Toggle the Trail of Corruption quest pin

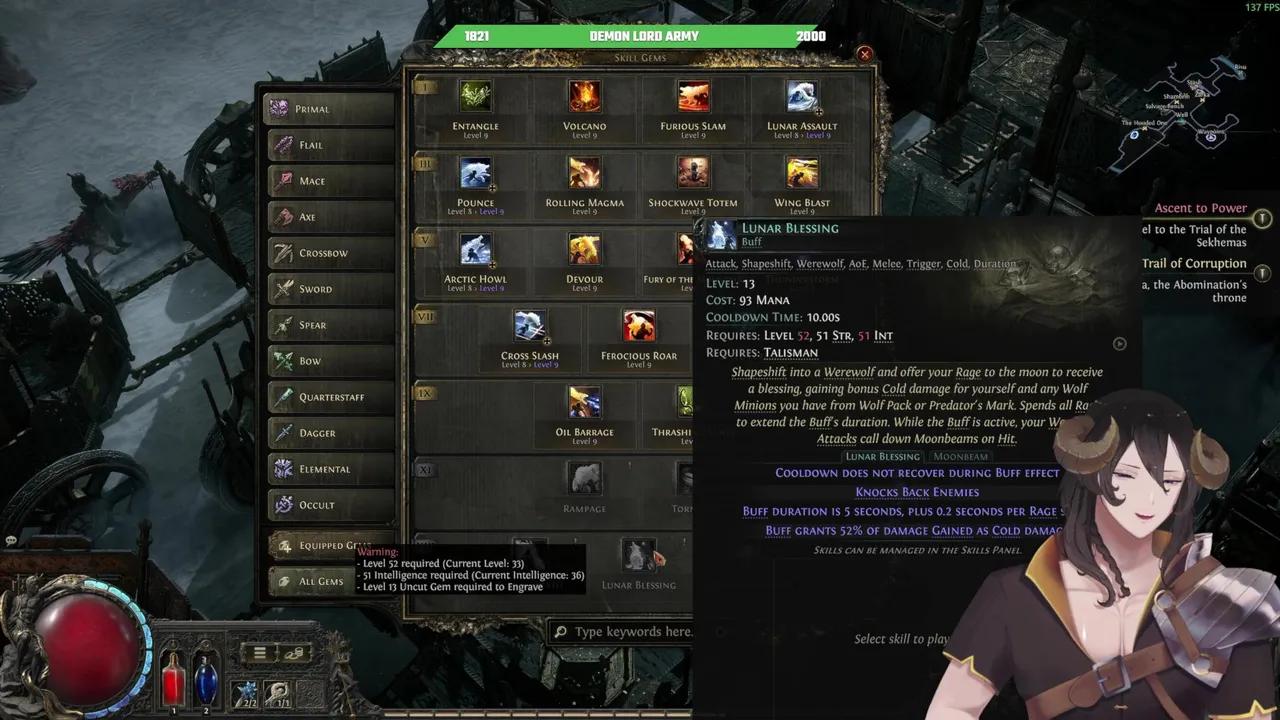(x=1262, y=273)
